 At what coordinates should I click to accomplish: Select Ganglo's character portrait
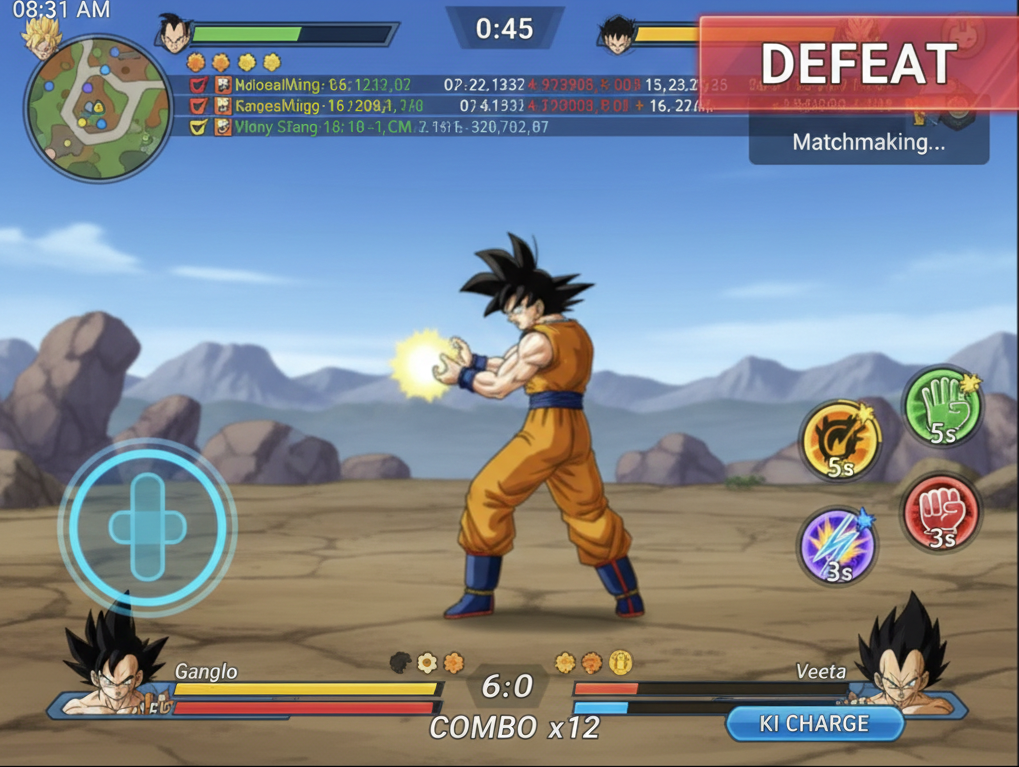tap(113, 661)
